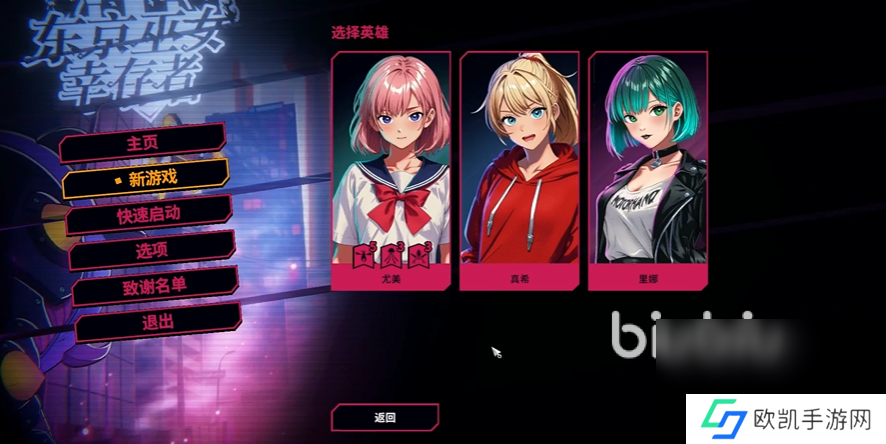Pick green-haired hero 里娜
Viewport: 886px width, 444px height.
click(648, 170)
